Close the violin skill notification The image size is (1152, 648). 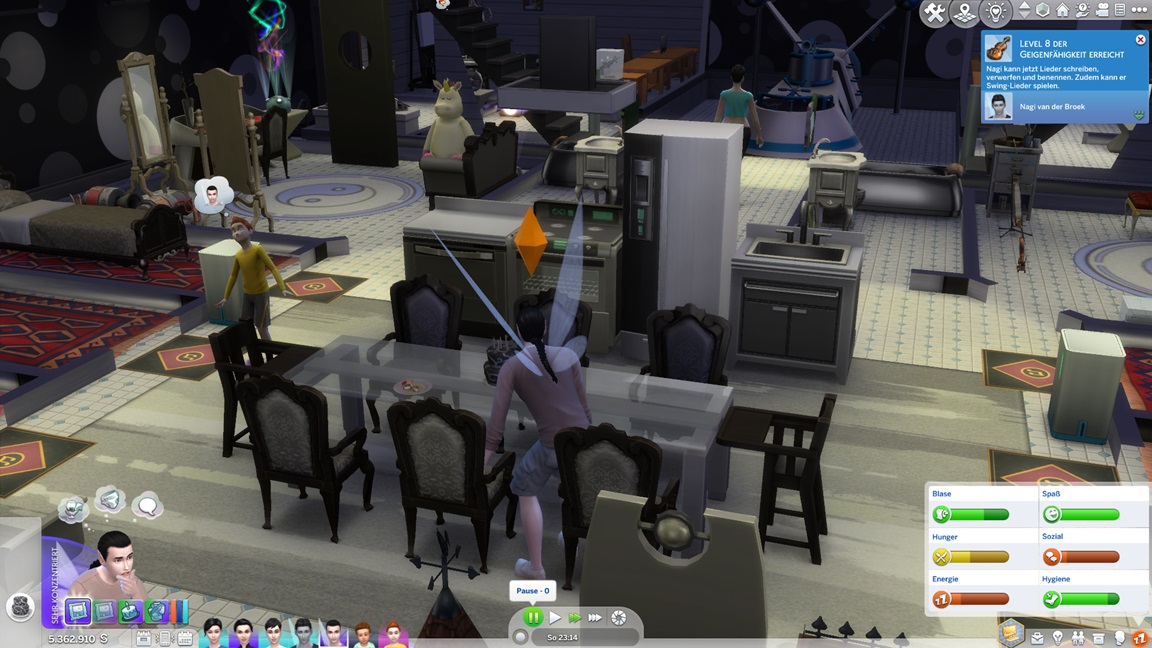[x=1140, y=40]
